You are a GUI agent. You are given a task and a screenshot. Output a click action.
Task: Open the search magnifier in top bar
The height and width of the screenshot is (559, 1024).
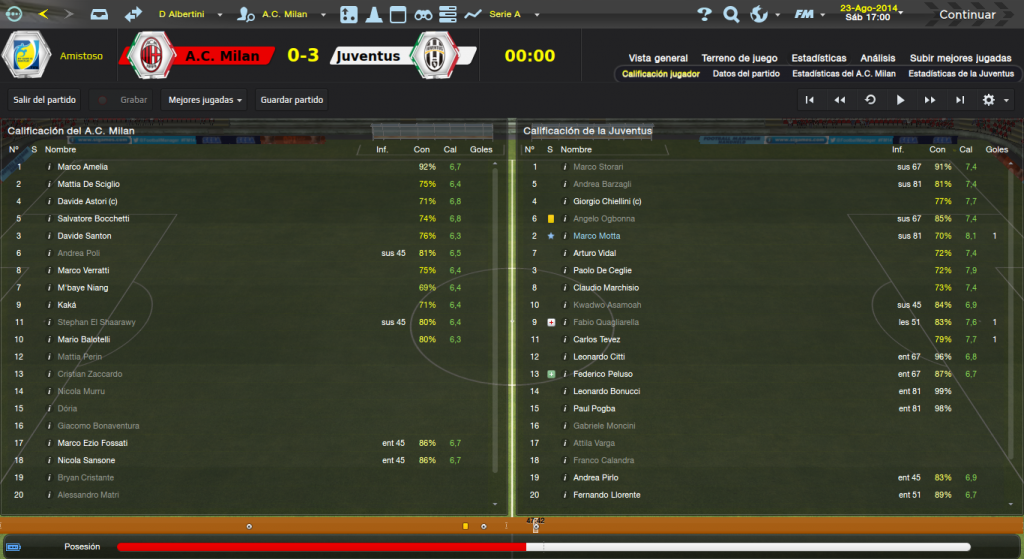point(731,15)
